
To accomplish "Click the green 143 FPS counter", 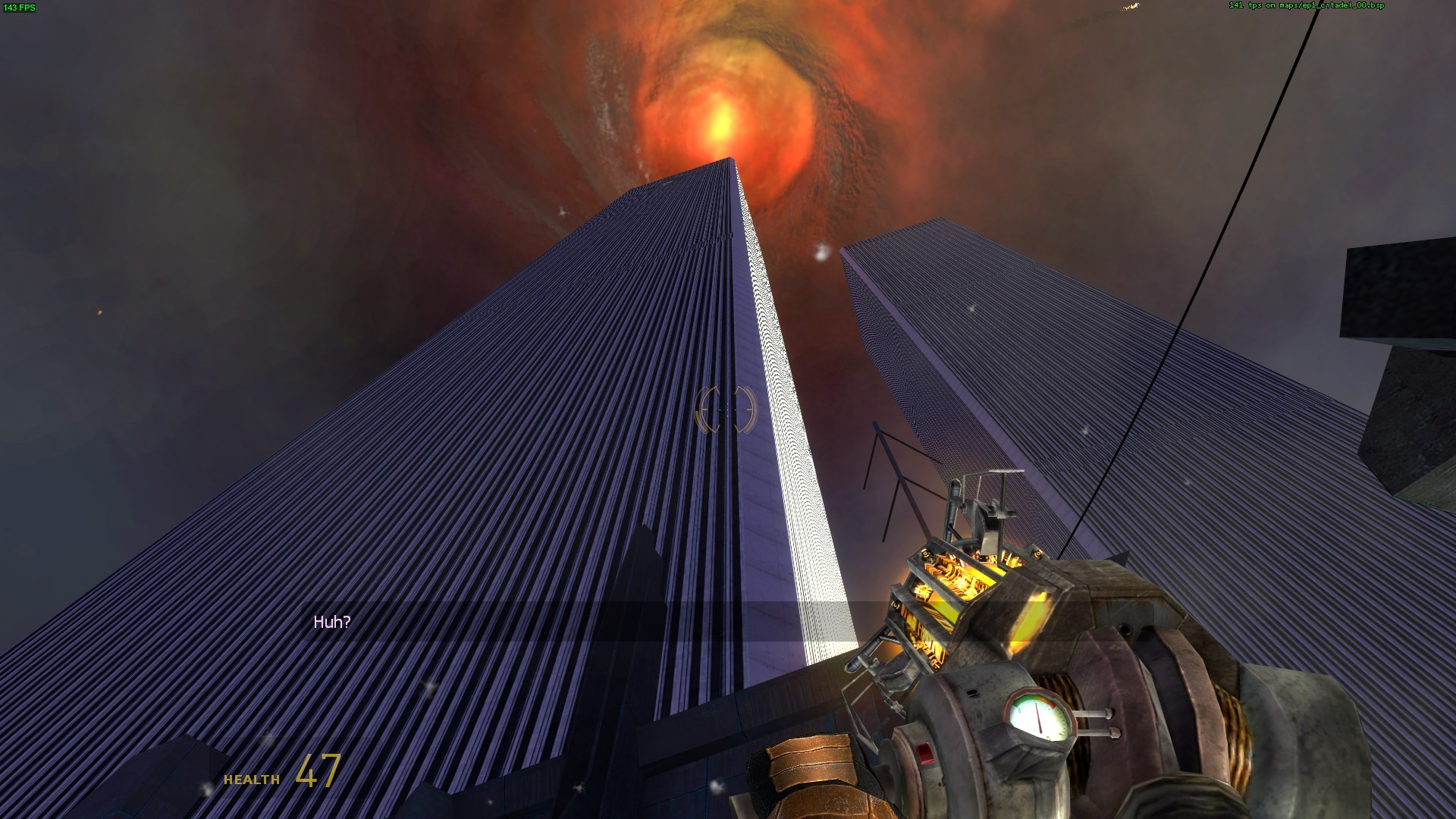I will click(x=20, y=8).
